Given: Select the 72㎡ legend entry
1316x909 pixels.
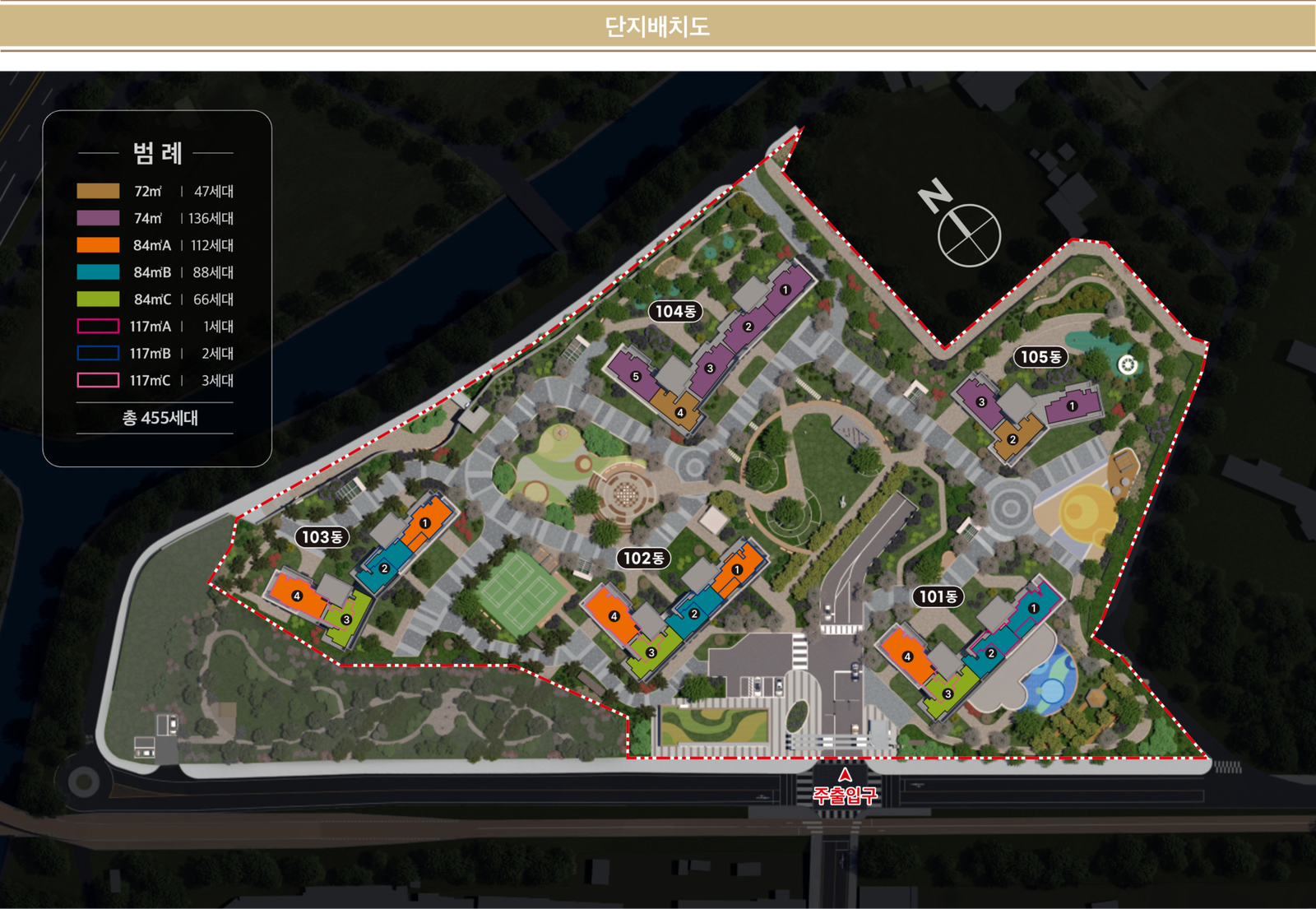Looking at the screenshot, I should coord(155,191).
